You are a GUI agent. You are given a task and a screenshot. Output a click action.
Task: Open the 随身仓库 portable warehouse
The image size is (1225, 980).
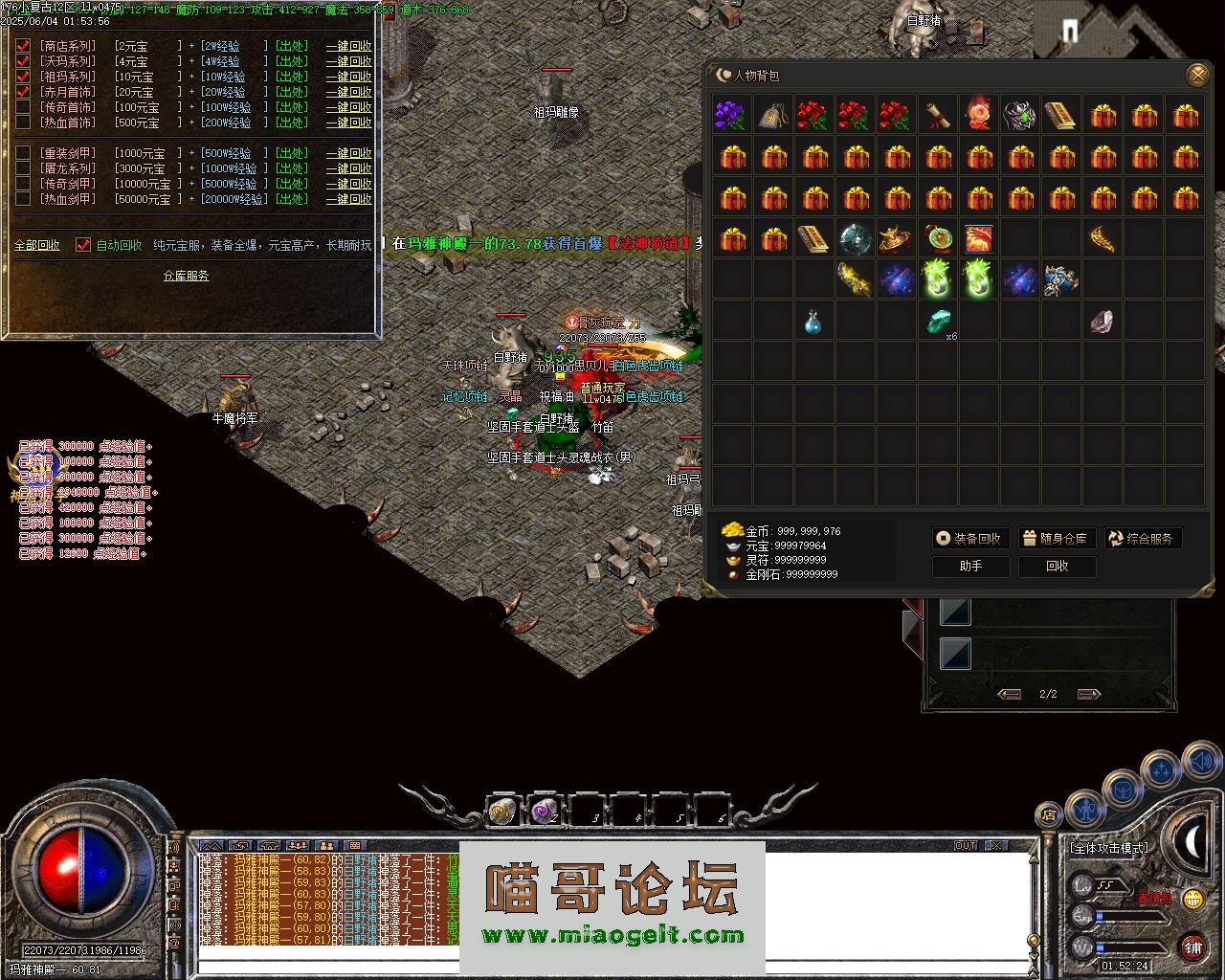click(x=1056, y=539)
